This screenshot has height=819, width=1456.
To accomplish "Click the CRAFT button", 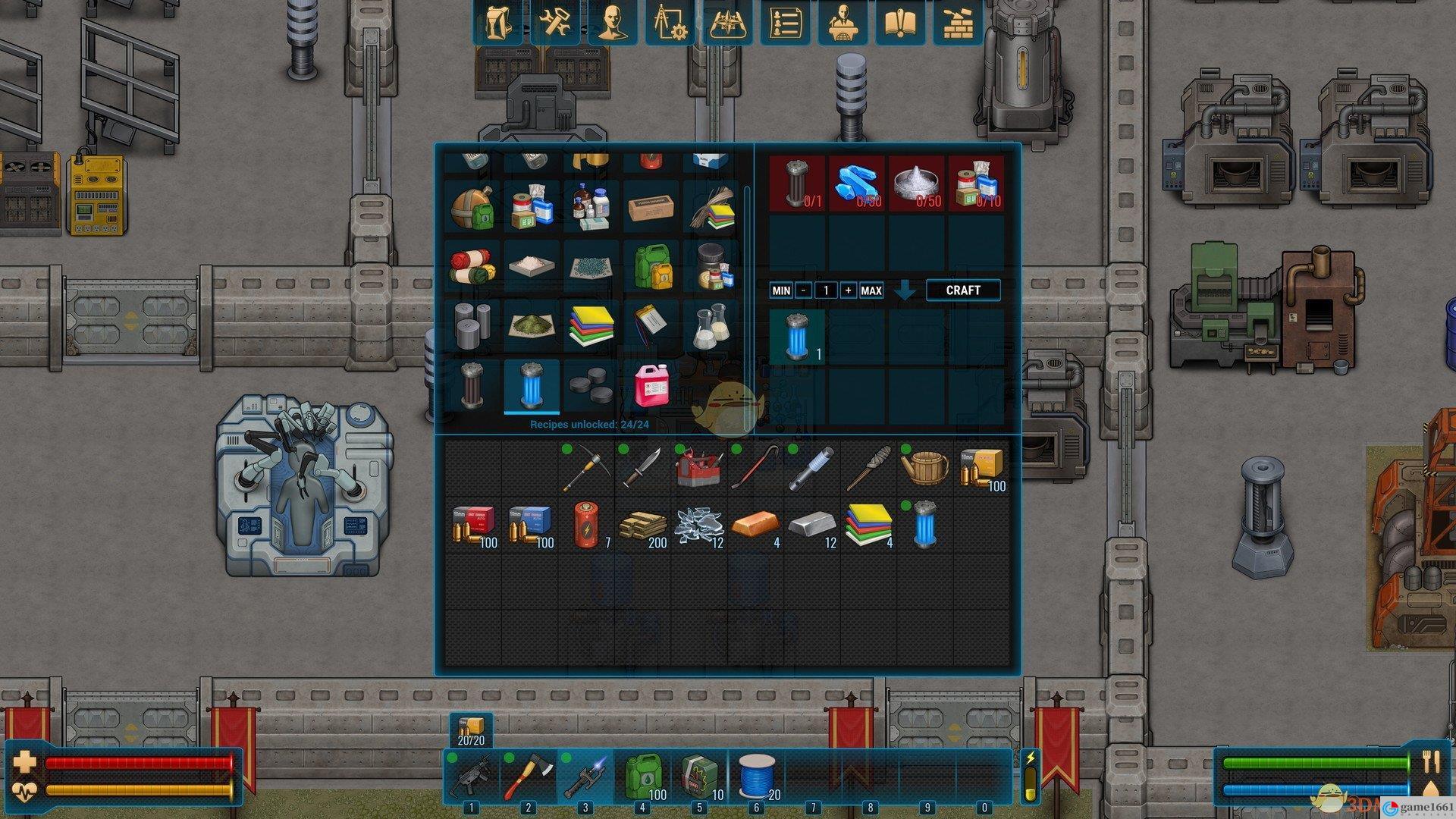I will point(963,290).
